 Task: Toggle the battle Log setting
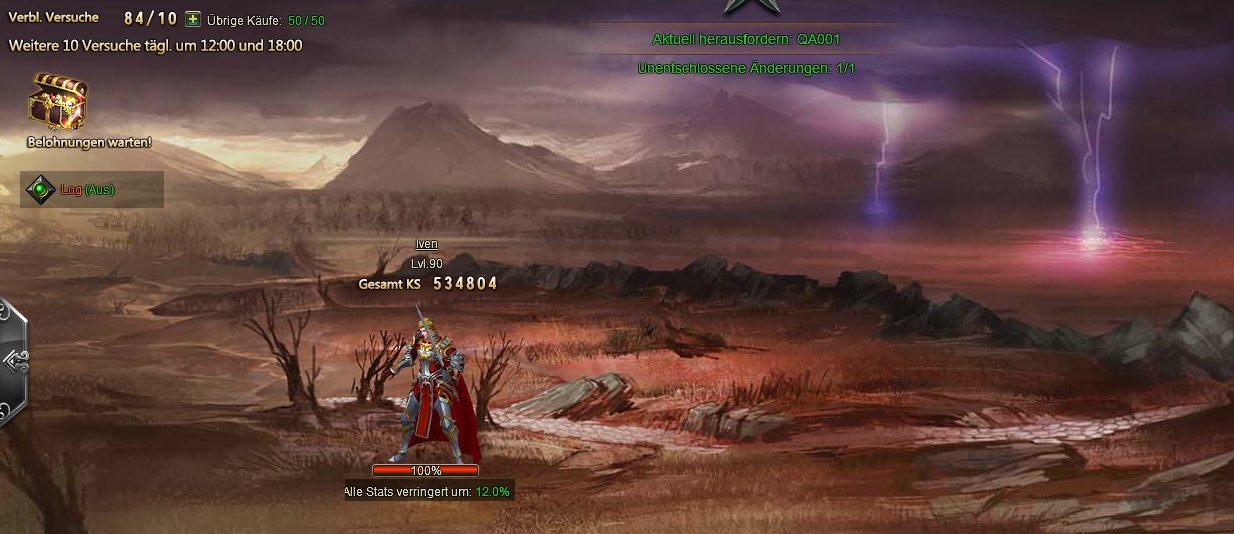(x=40, y=190)
